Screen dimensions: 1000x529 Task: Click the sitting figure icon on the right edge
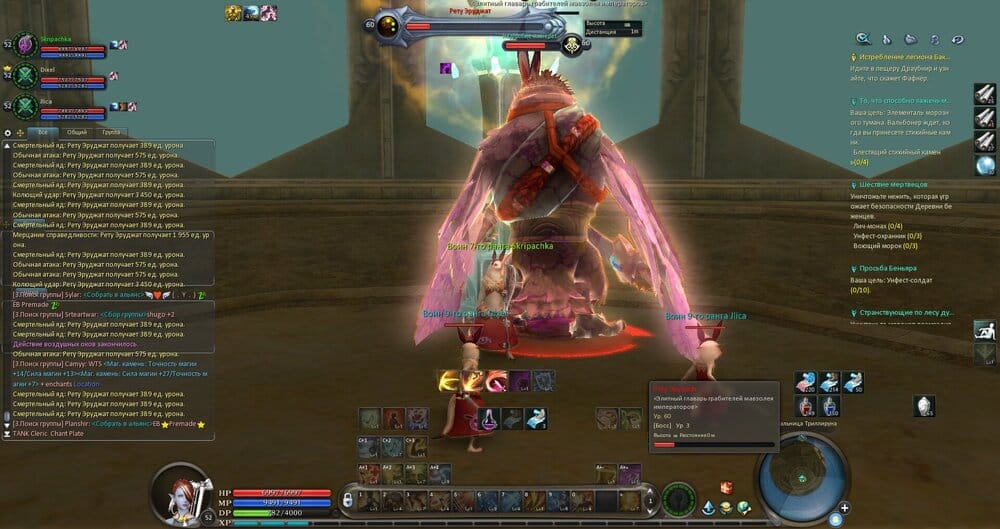[x=985, y=330]
